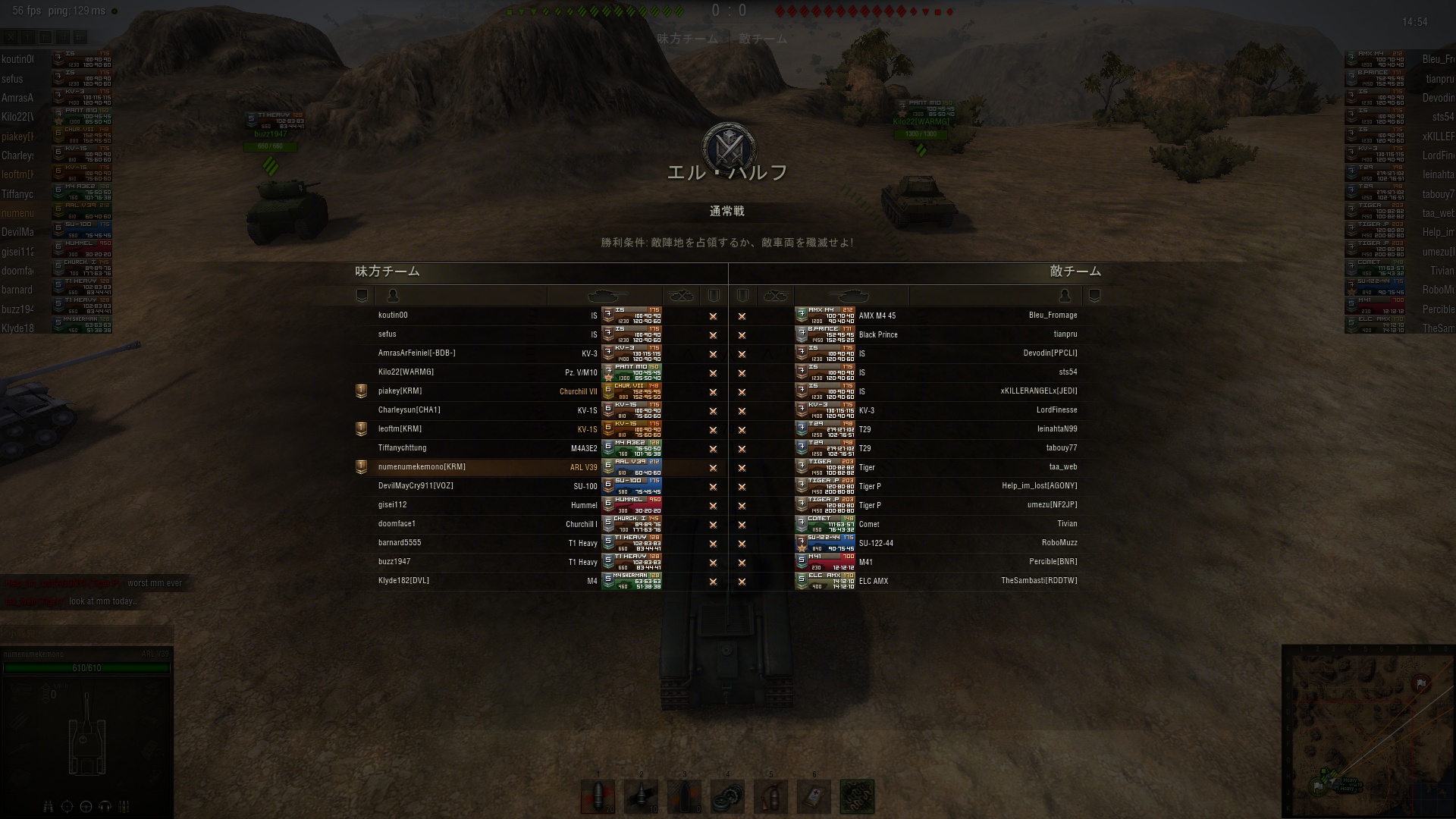Activate the fire extinguisher consumable
This screenshot has width=1456, height=819.
pos(770,797)
